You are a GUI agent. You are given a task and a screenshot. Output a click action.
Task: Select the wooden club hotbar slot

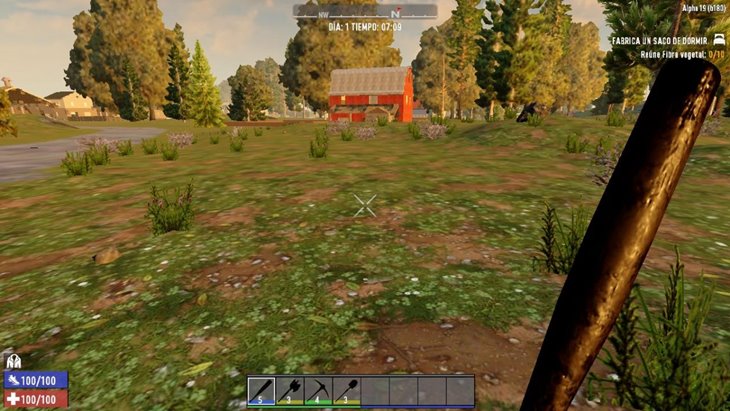click(x=261, y=390)
